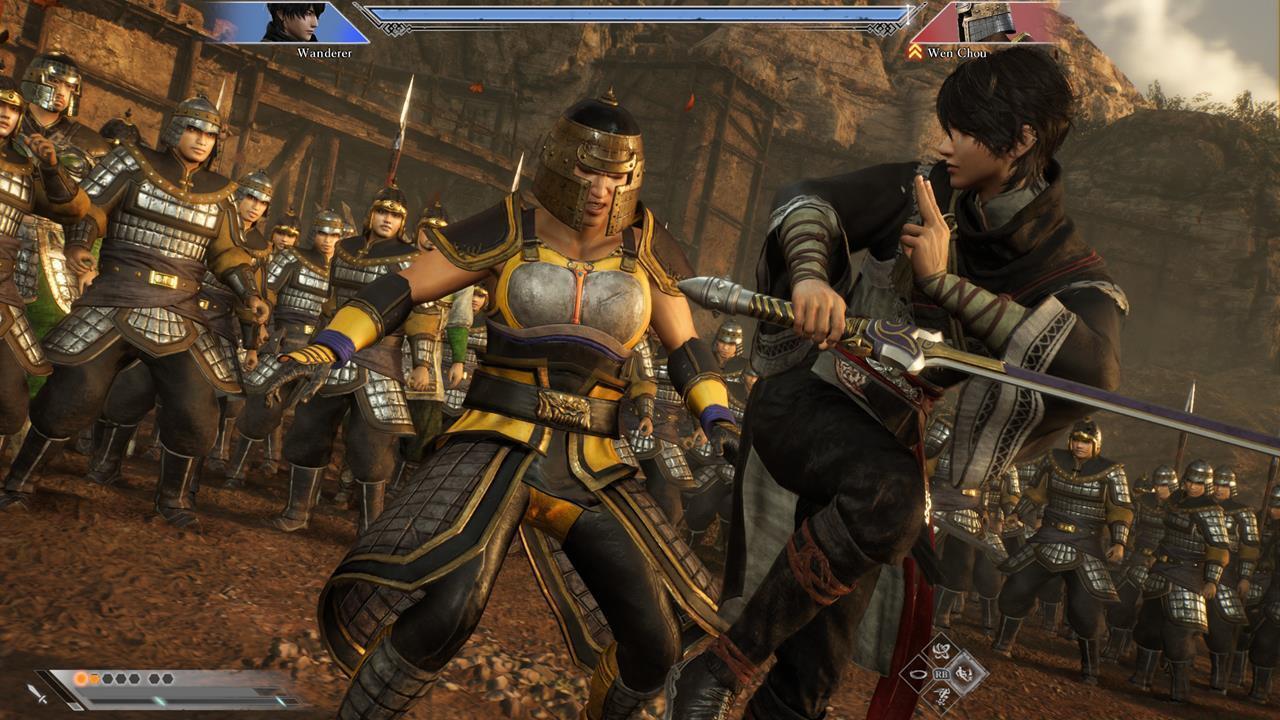This screenshot has width=1280, height=720.
Task: Click Wen Chou's helmet portrait icon
Action: 986,20
